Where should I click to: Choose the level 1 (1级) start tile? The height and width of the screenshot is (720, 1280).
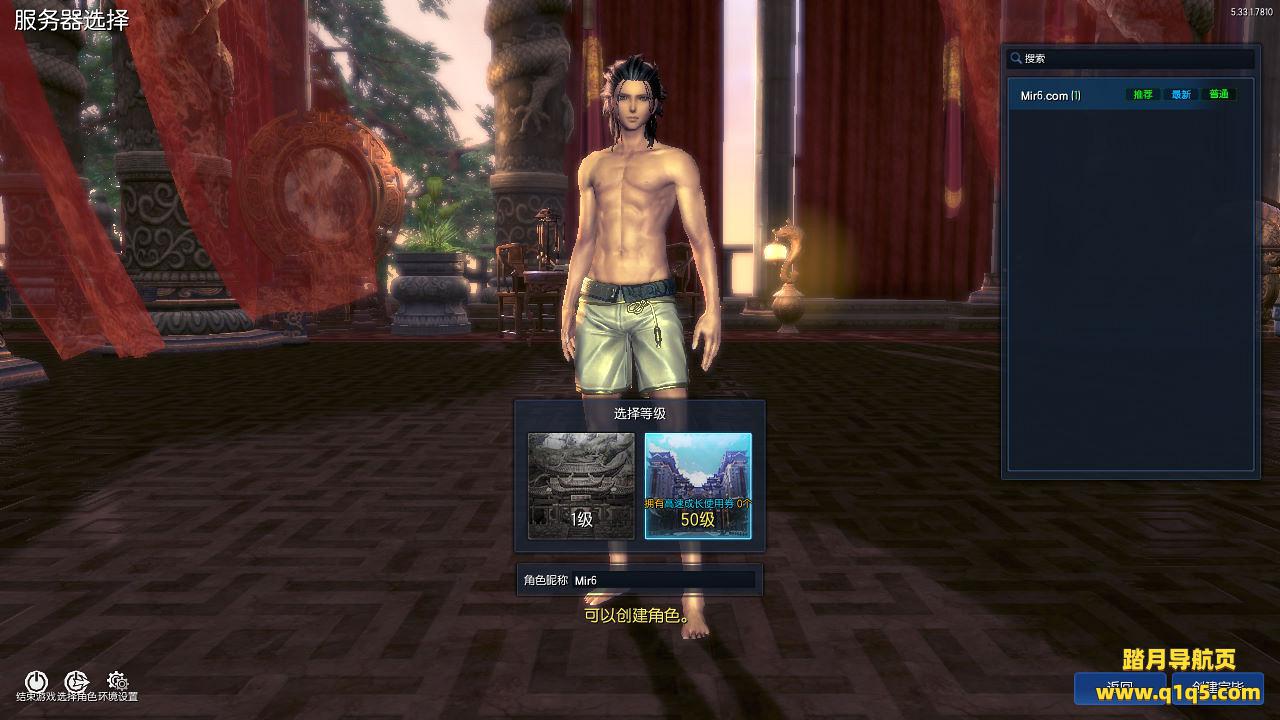click(x=581, y=485)
